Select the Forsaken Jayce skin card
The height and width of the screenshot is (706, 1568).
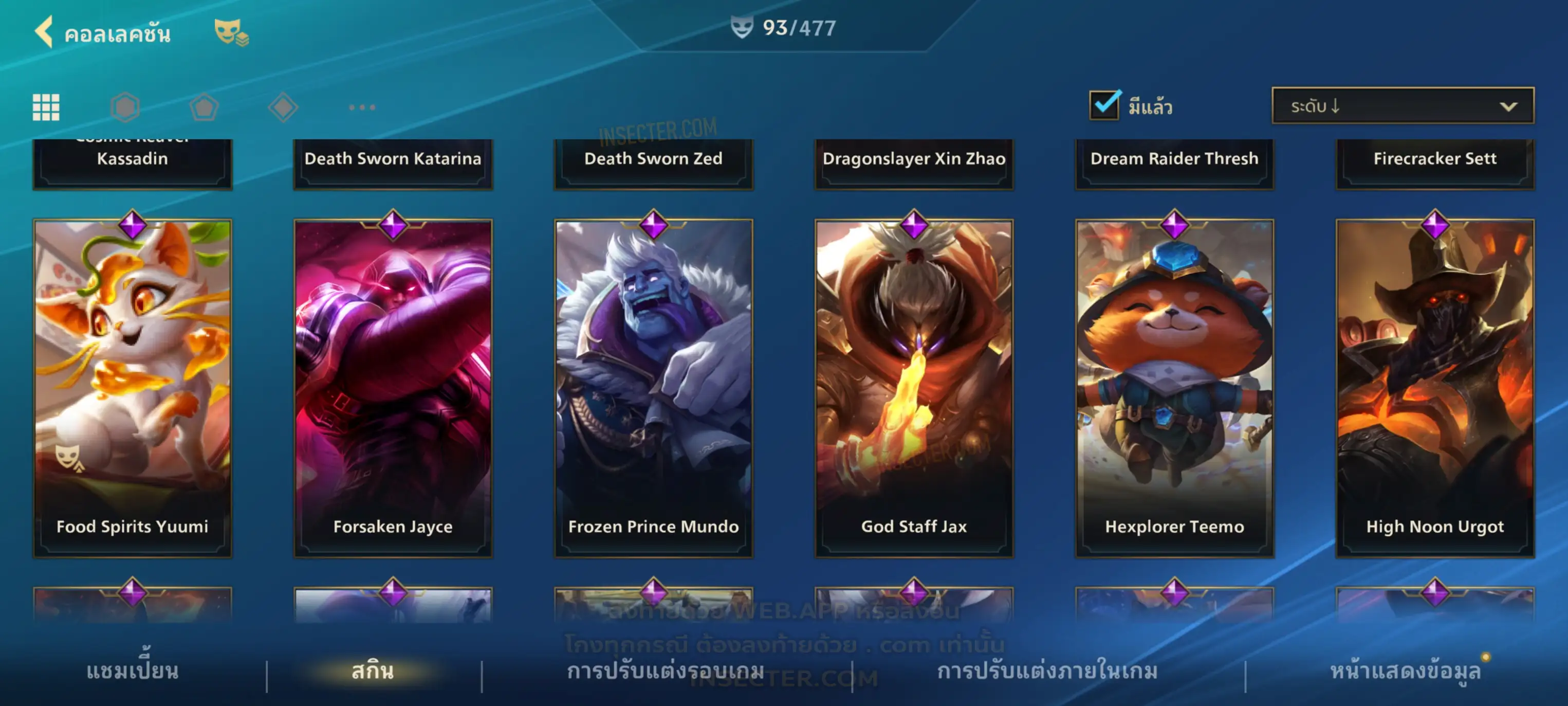393,388
